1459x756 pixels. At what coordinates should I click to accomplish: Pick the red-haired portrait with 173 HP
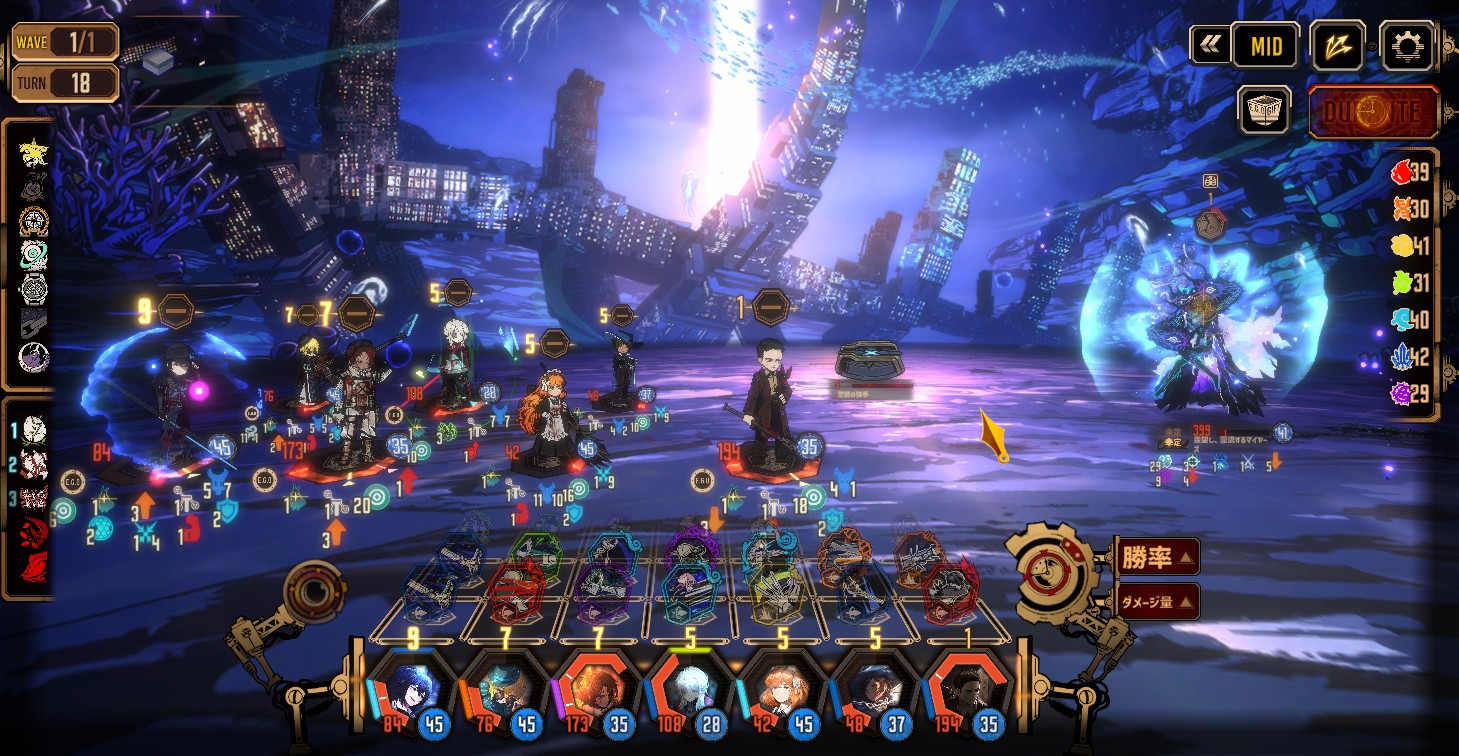[x=594, y=690]
